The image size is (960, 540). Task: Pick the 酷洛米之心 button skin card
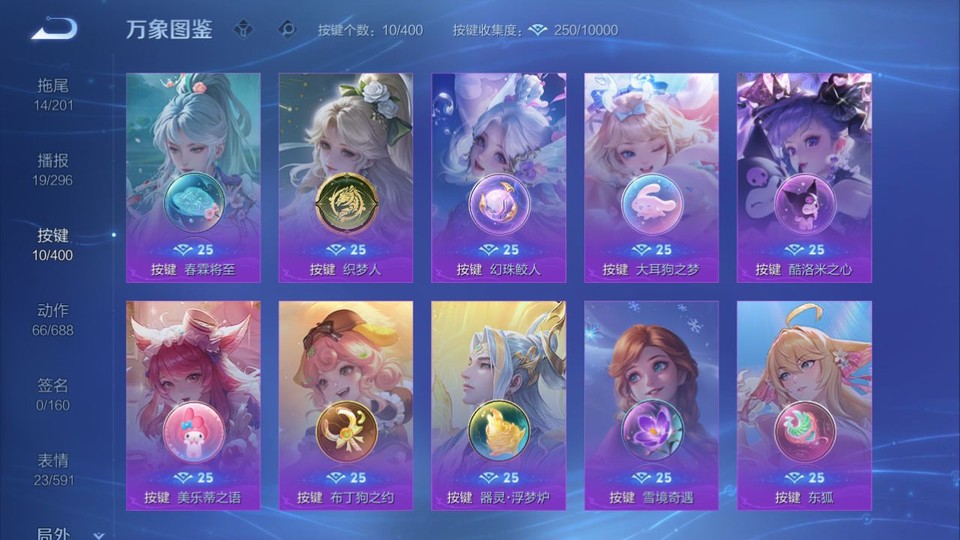pos(804,177)
